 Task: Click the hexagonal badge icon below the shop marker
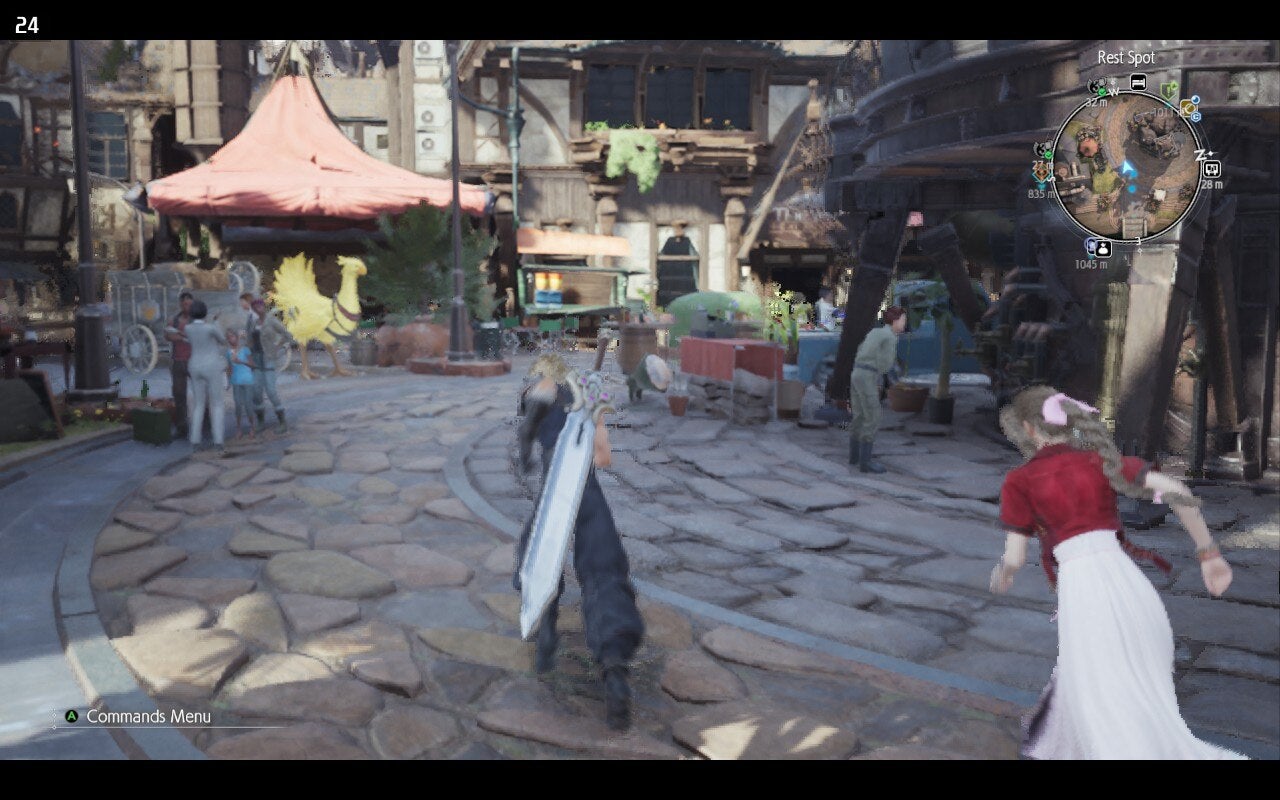(1194, 117)
